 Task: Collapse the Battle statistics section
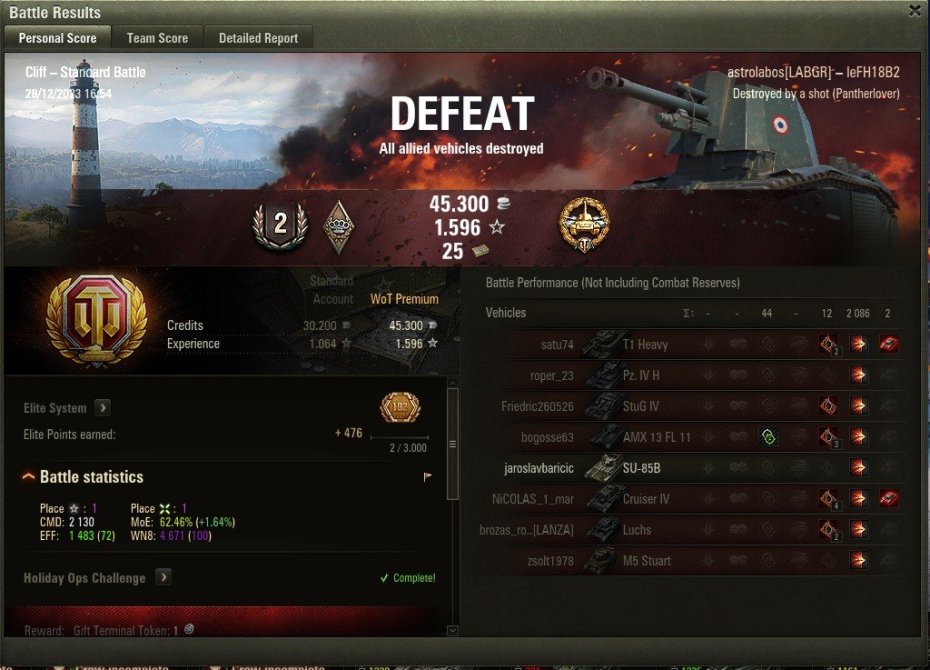tap(28, 477)
